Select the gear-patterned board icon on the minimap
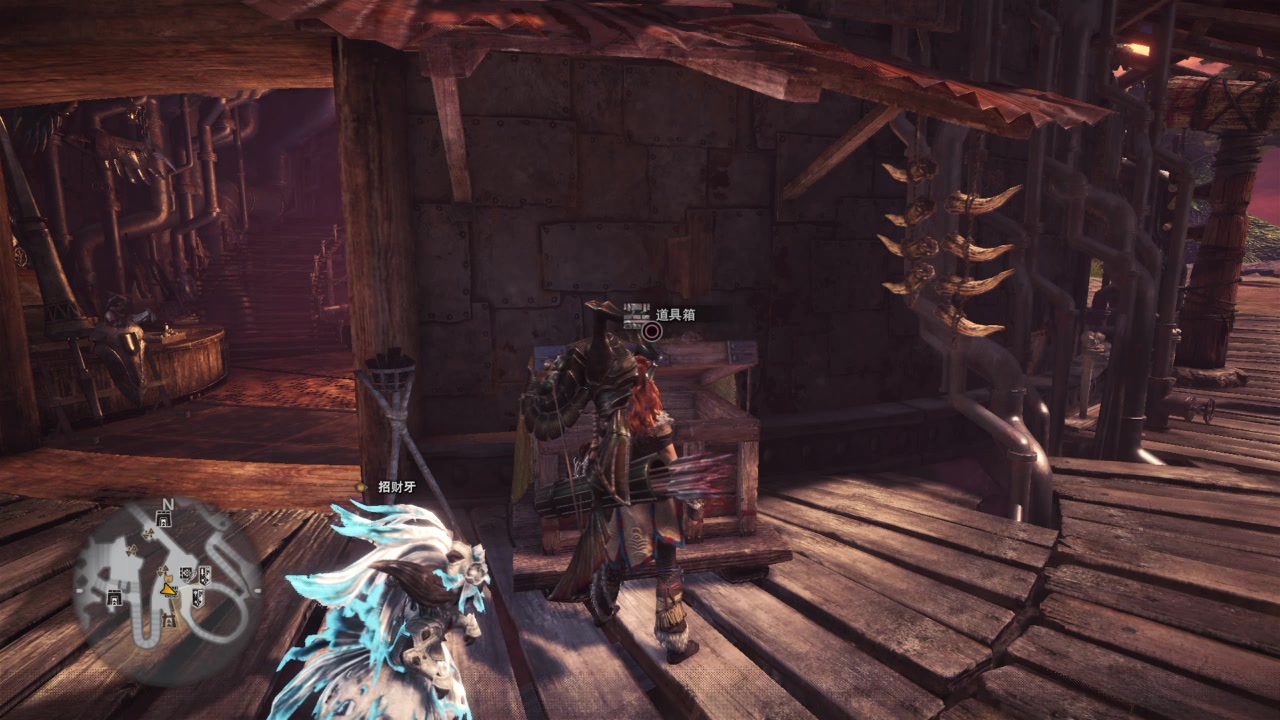 click(186, 574)
